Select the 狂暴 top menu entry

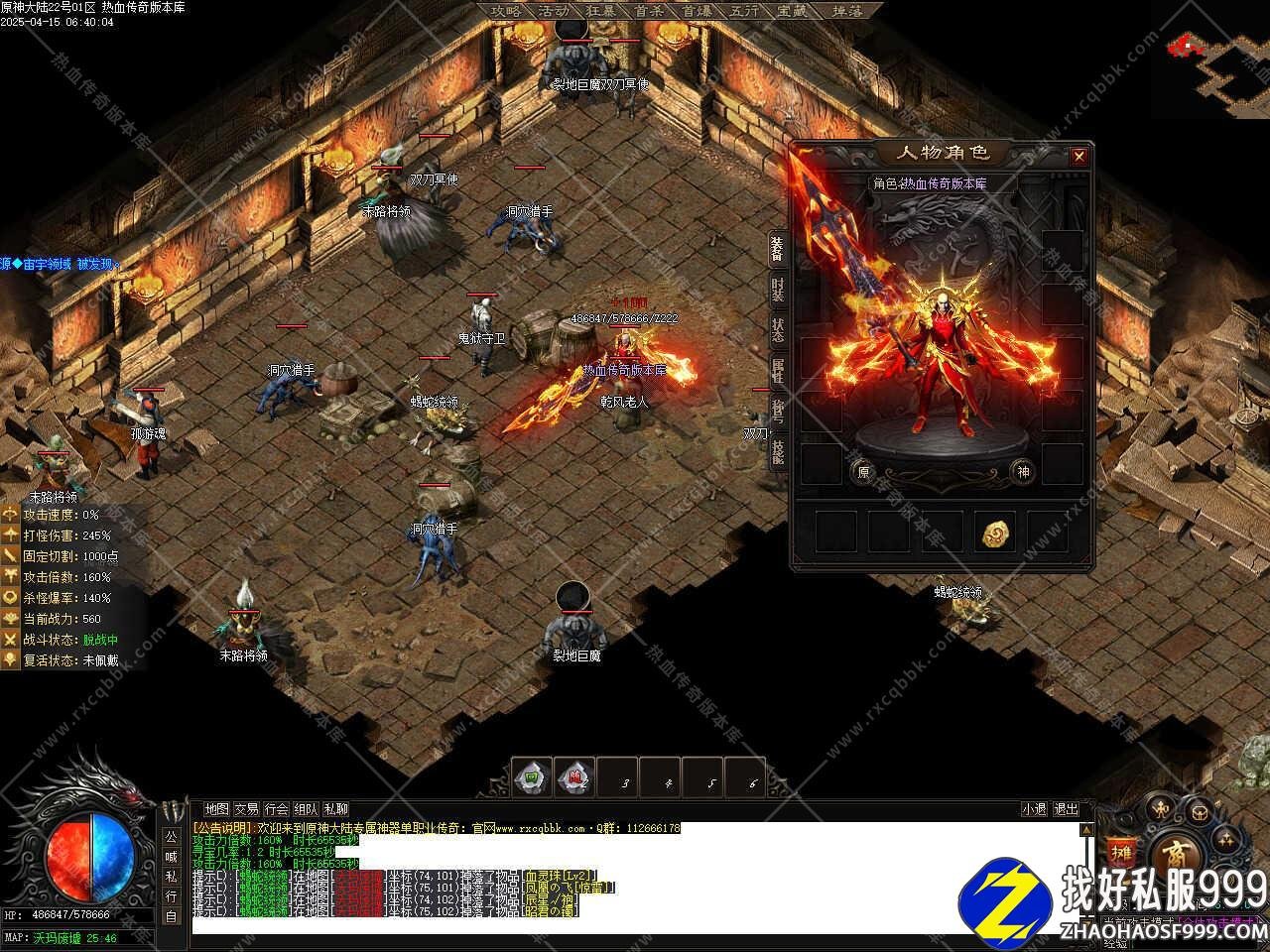(601, 11)
